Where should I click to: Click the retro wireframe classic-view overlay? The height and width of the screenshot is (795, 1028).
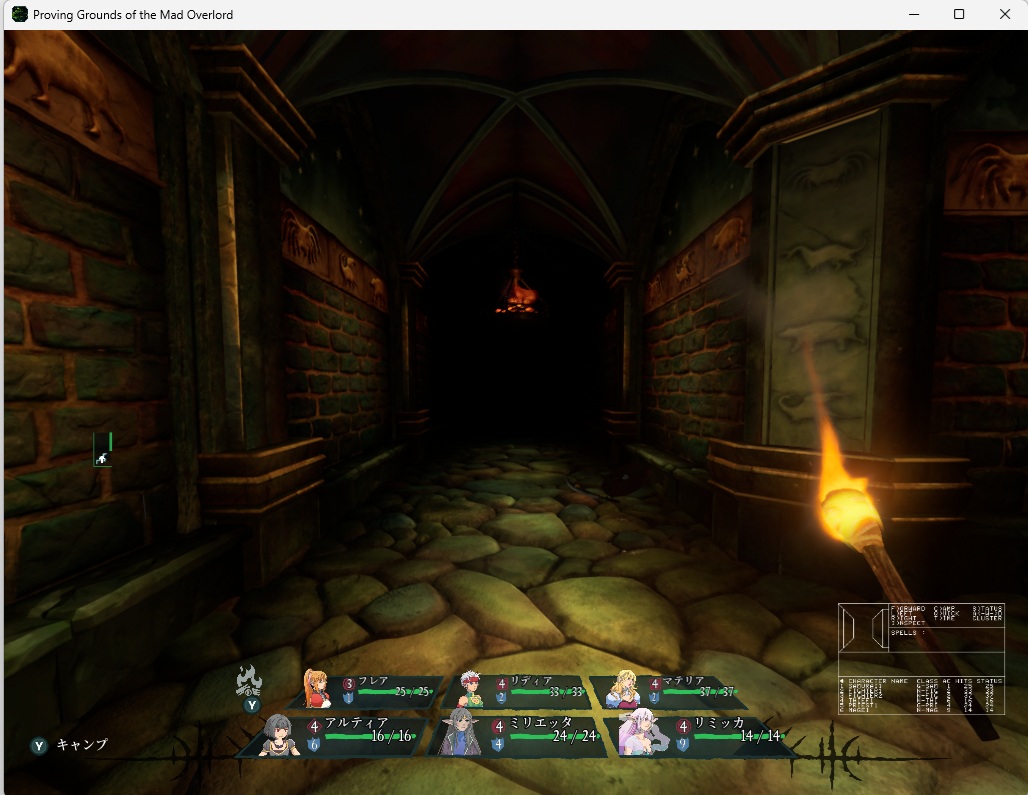(x=920, y=659)
